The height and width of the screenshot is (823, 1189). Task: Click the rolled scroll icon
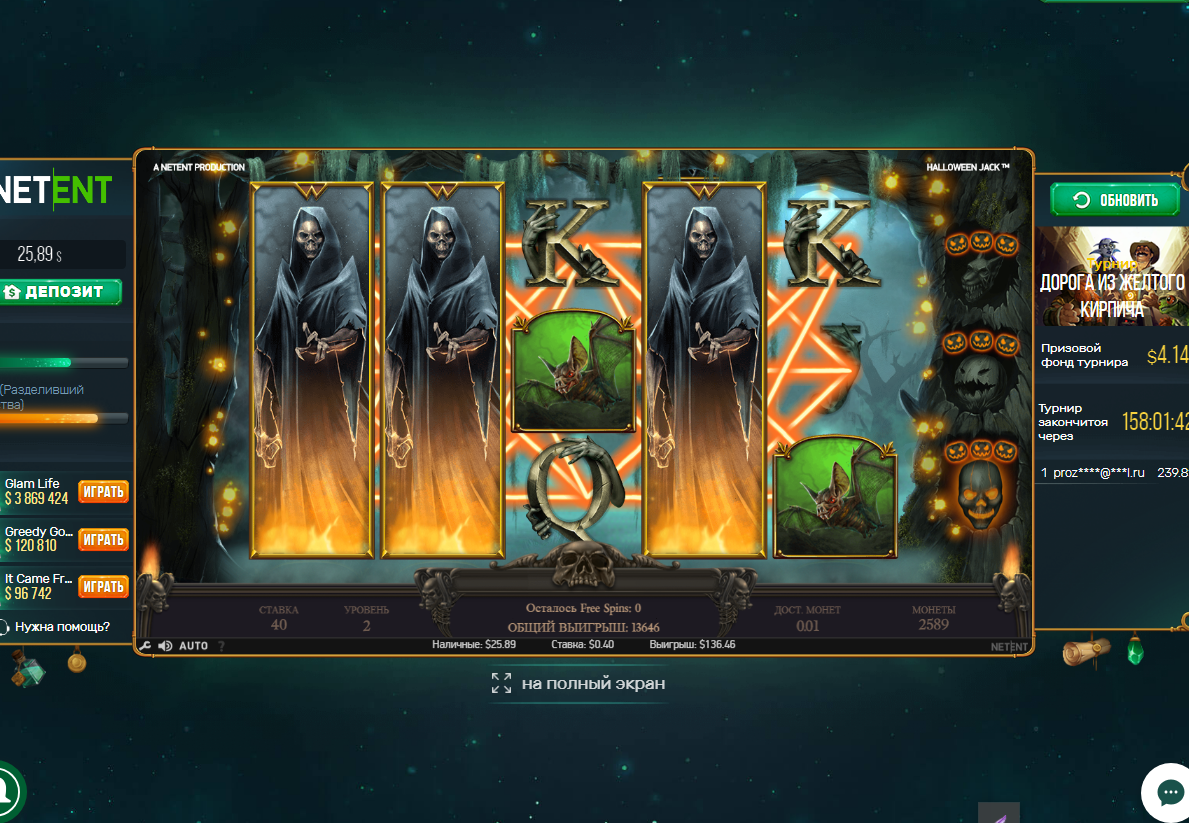[1085, 652]
